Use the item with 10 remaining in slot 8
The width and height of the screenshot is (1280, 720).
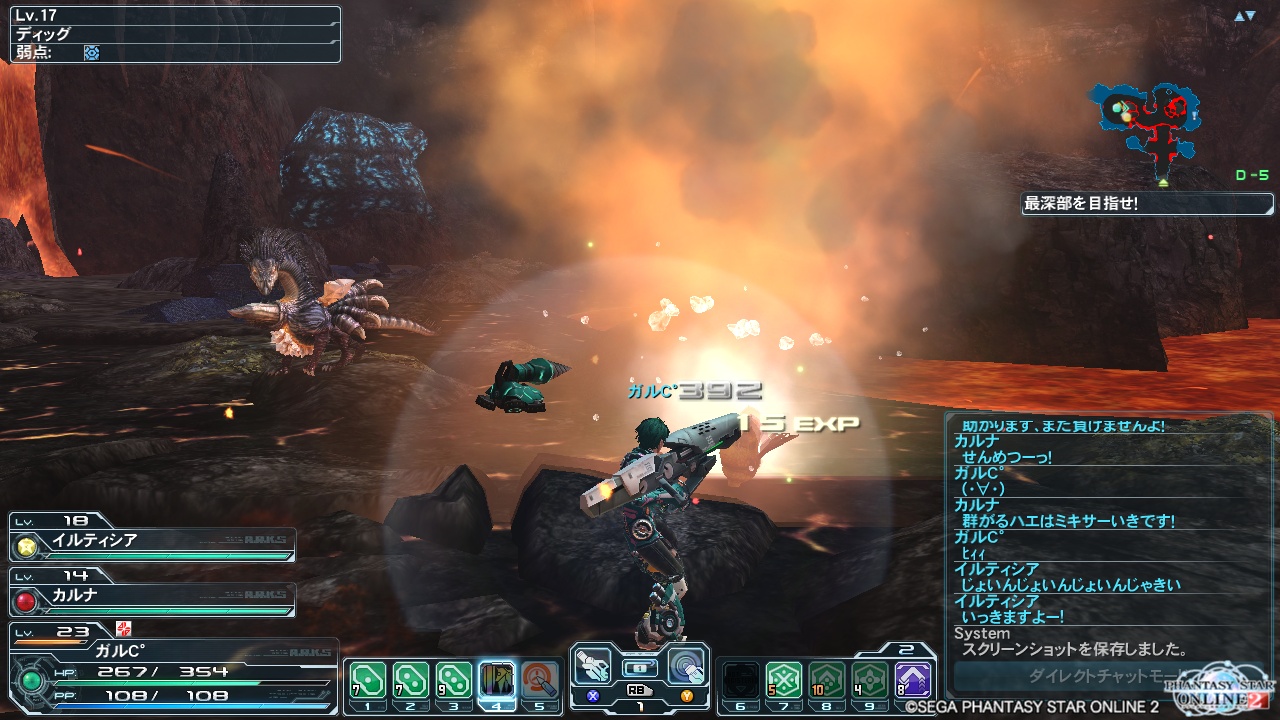[827, 680]
